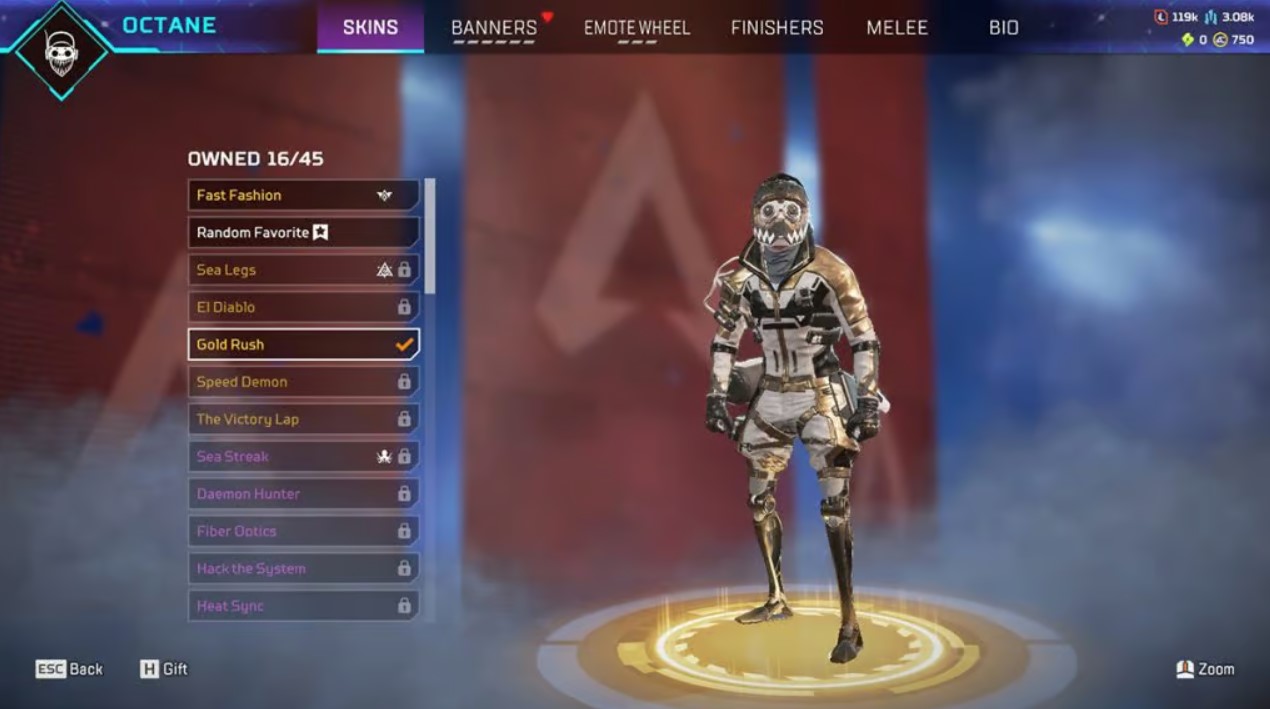The height and width of the screenshot is (709, 1270).
Task: Select the El Diablo skin
Action: click(303, 307)
